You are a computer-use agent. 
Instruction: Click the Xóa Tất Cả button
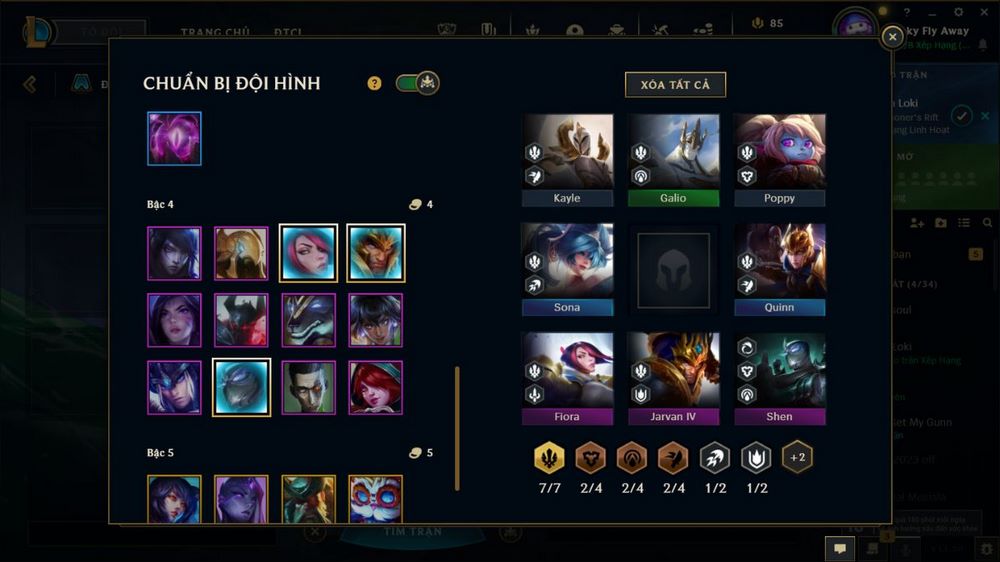(x=675, y=85)
